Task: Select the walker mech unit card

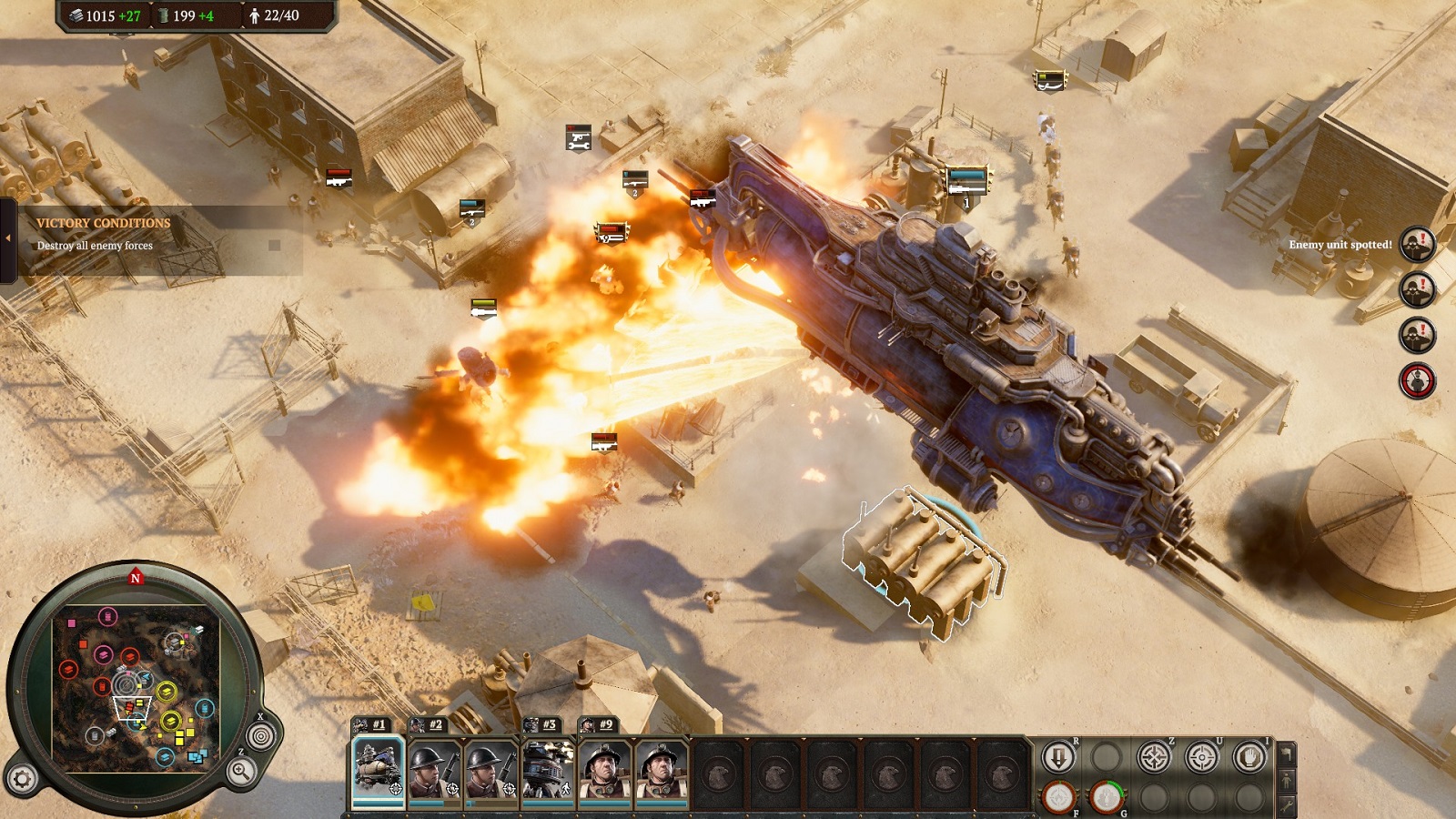Action: pyautogui.click(x=548, y=770)
